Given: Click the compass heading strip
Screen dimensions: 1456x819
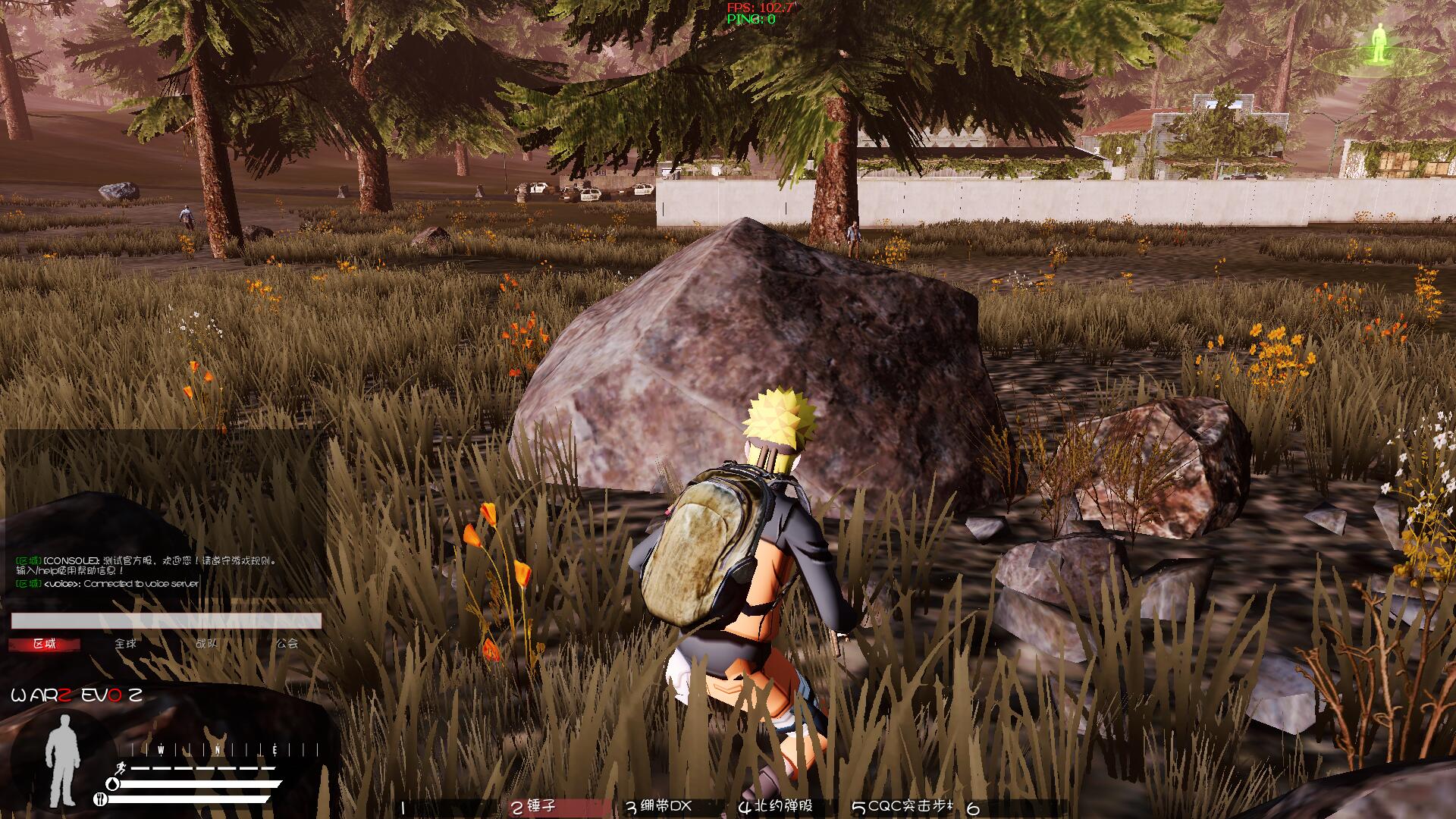Looking at the screenshot, I should (x=225, y=750).
